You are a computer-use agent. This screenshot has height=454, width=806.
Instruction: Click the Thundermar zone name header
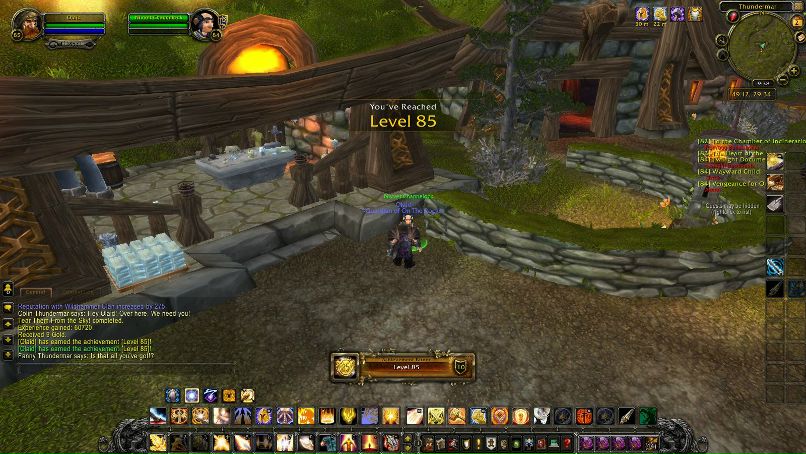(760, 6)
